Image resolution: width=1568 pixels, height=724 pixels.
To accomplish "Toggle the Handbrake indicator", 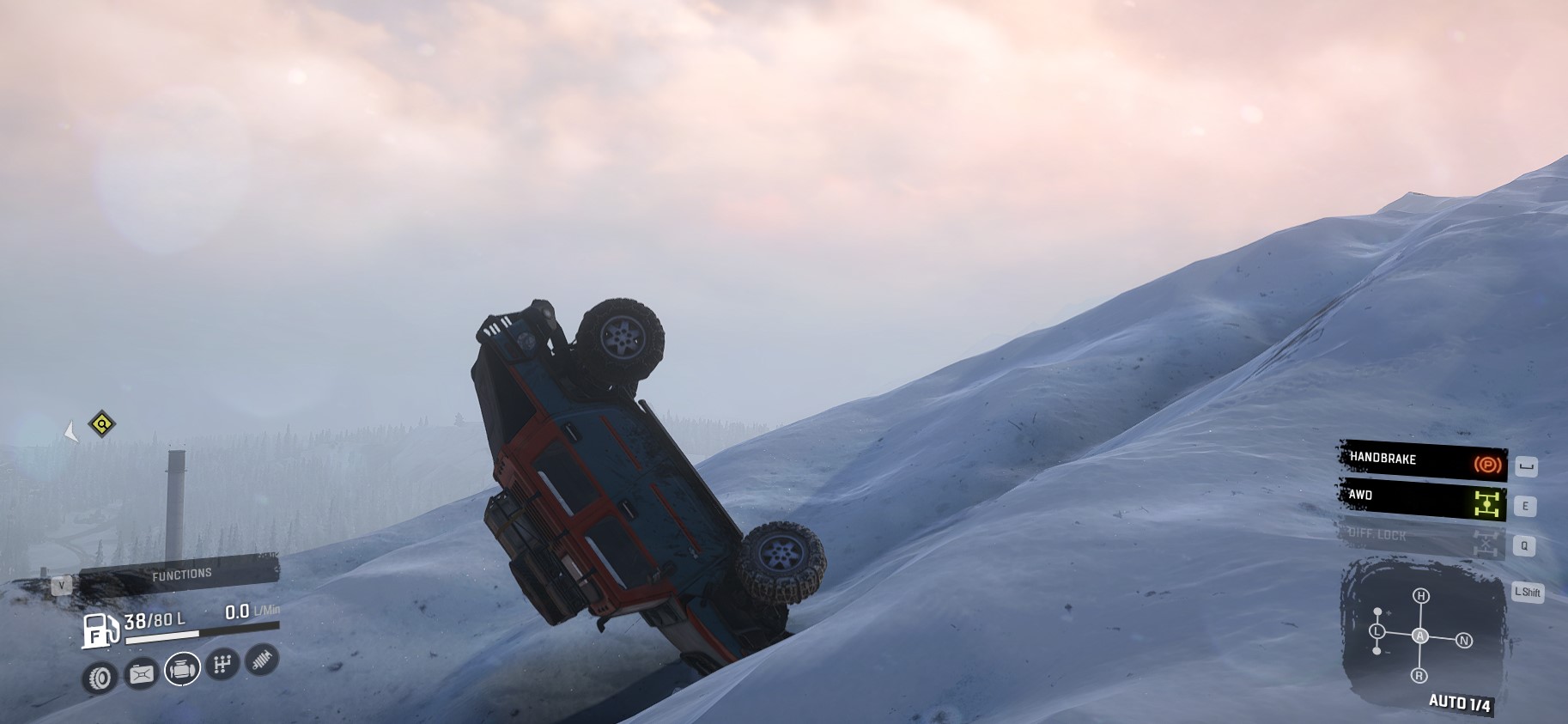I will [x=1422, y=461].
